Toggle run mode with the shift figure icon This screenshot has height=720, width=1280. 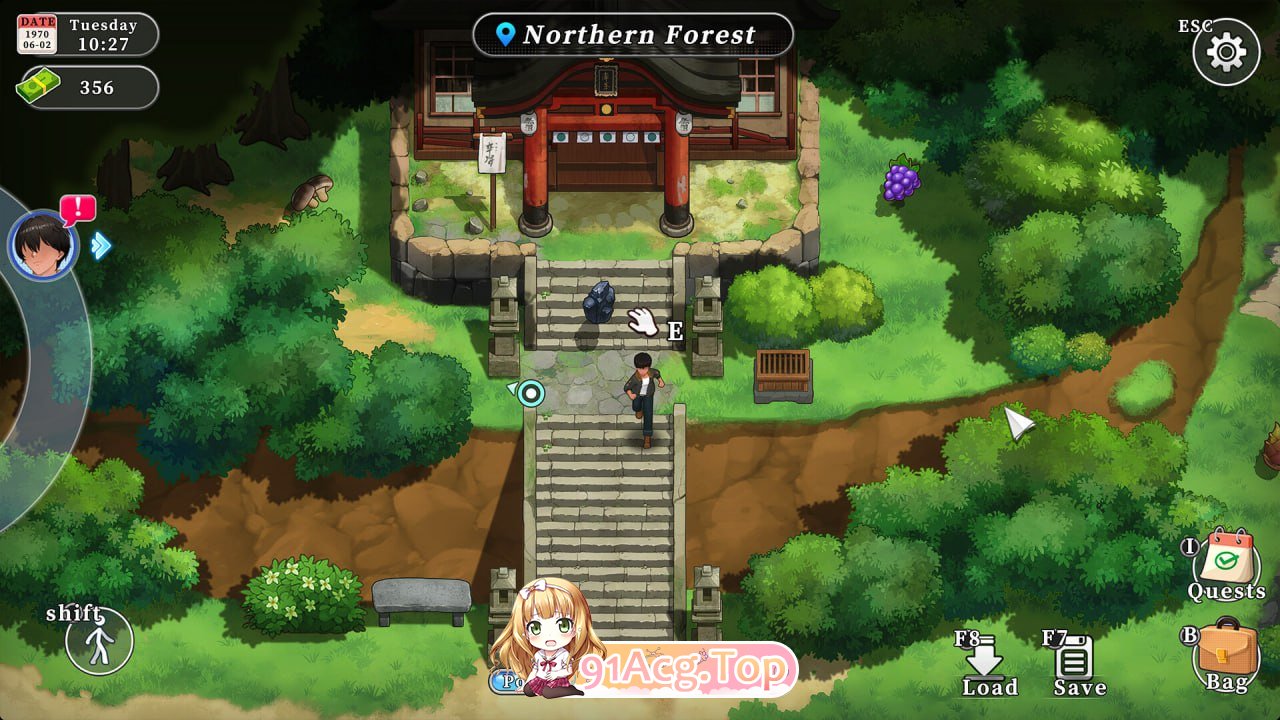tap(97, 643)
